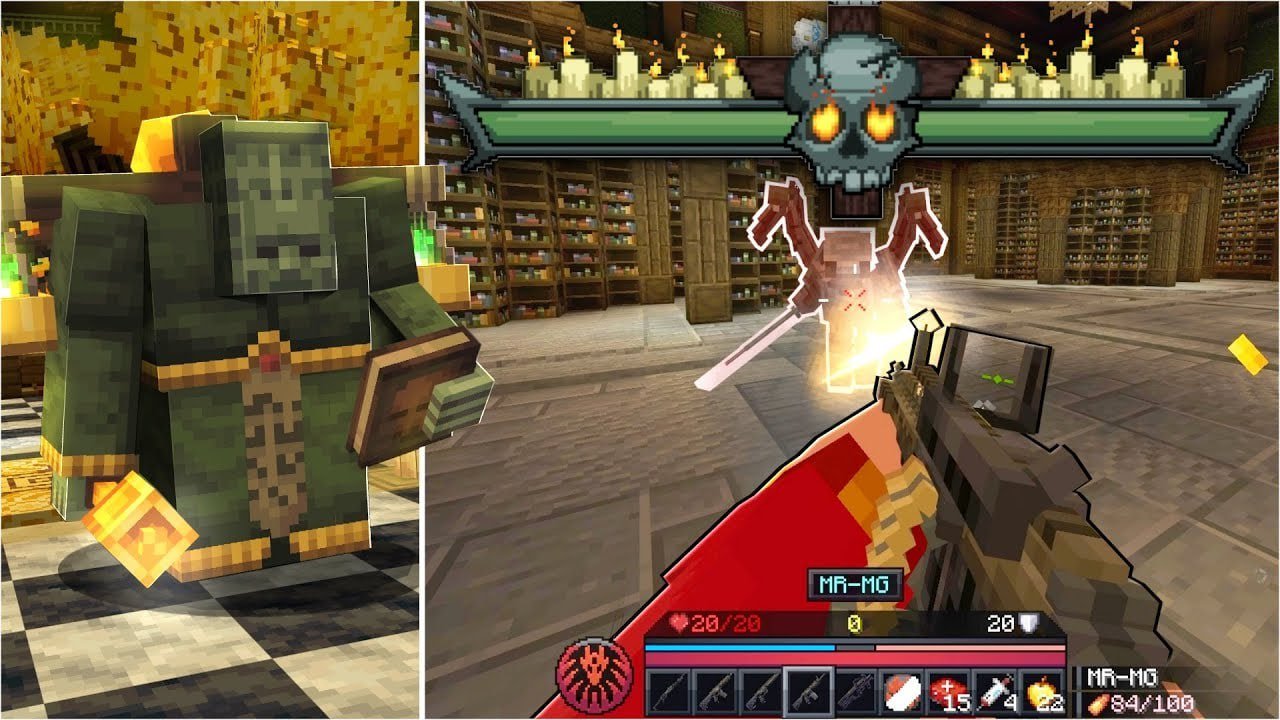The height and width of the screenshot is (720, 1280).
Task: Select the golden apple hotbar slot
Action: (x=1043, y=692)
